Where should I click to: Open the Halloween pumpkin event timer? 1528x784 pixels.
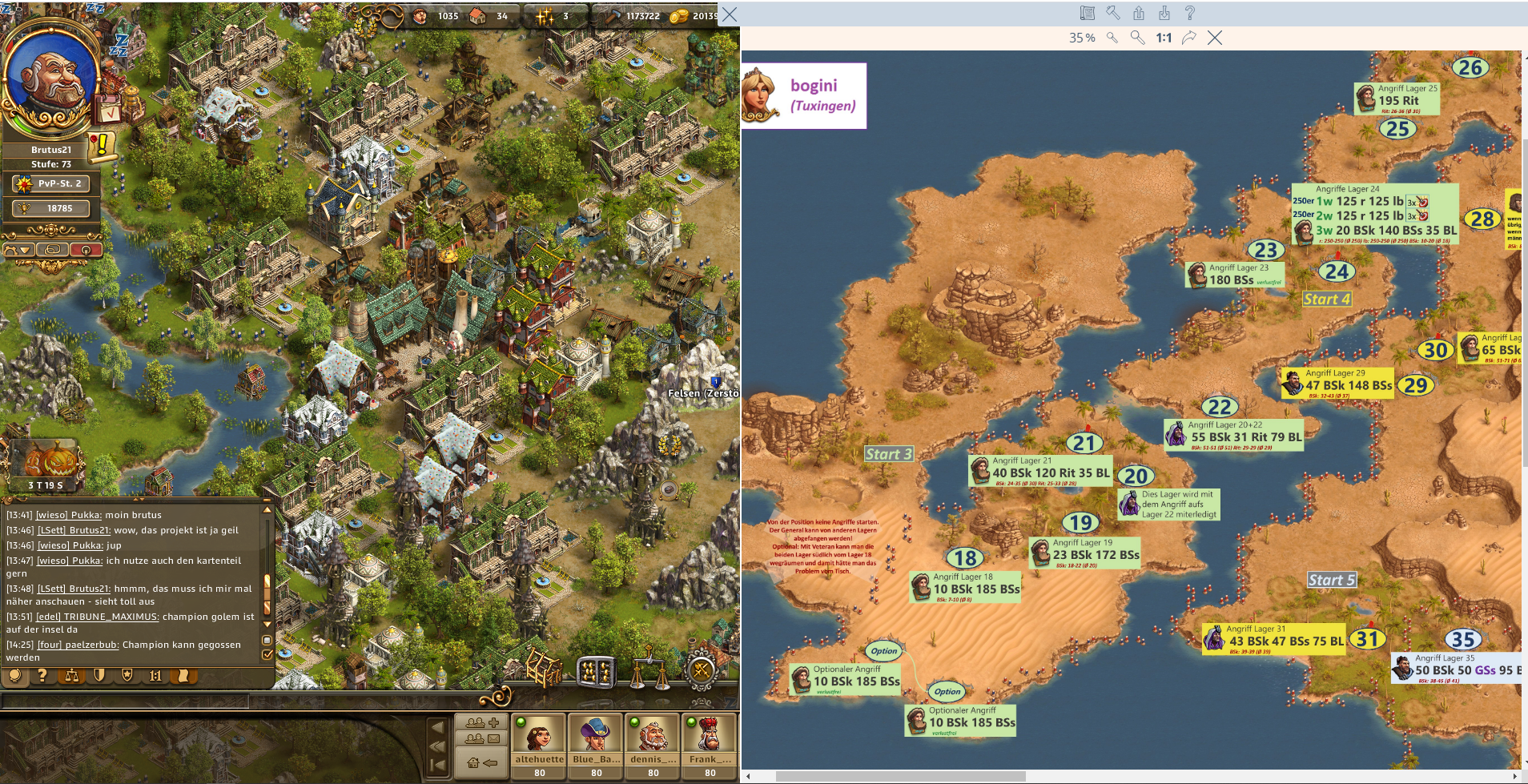(x=46, y=464)
